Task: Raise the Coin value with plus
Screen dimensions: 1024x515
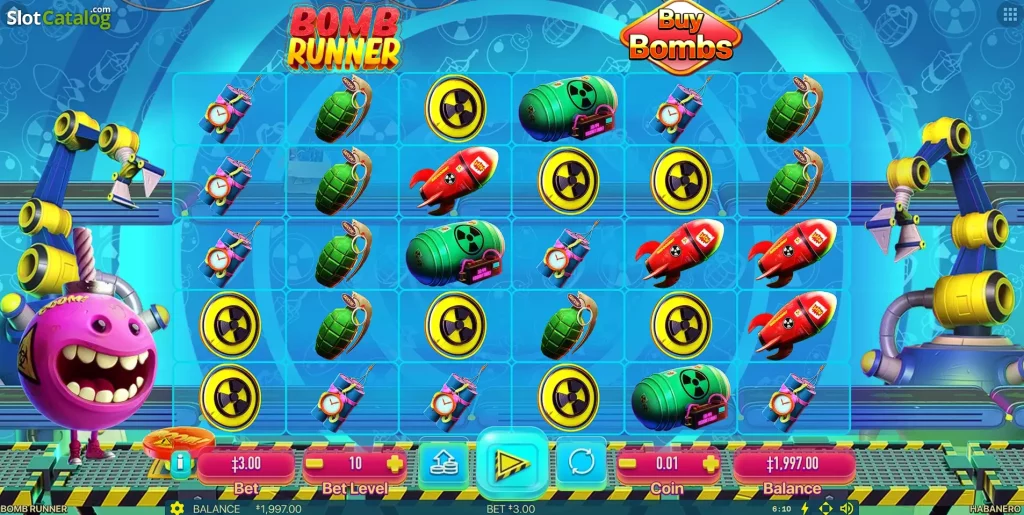Action: tap(710, 464)
